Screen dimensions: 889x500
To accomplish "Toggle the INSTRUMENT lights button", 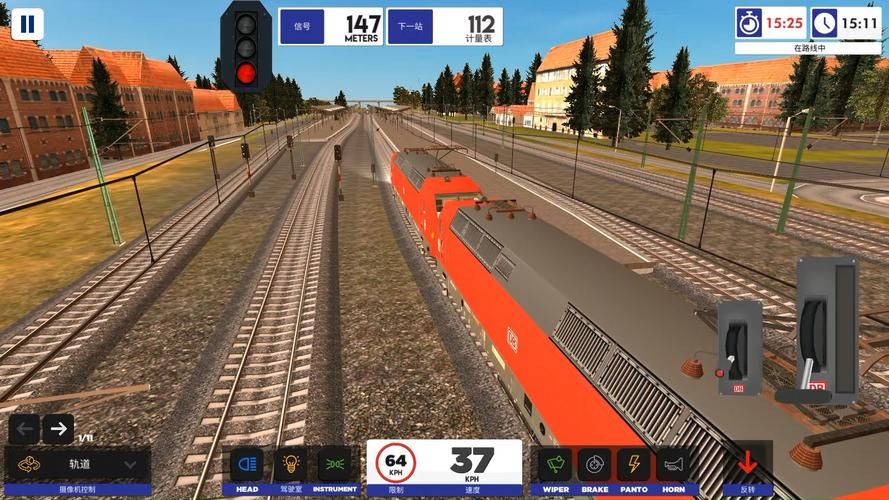I will 335,465.
